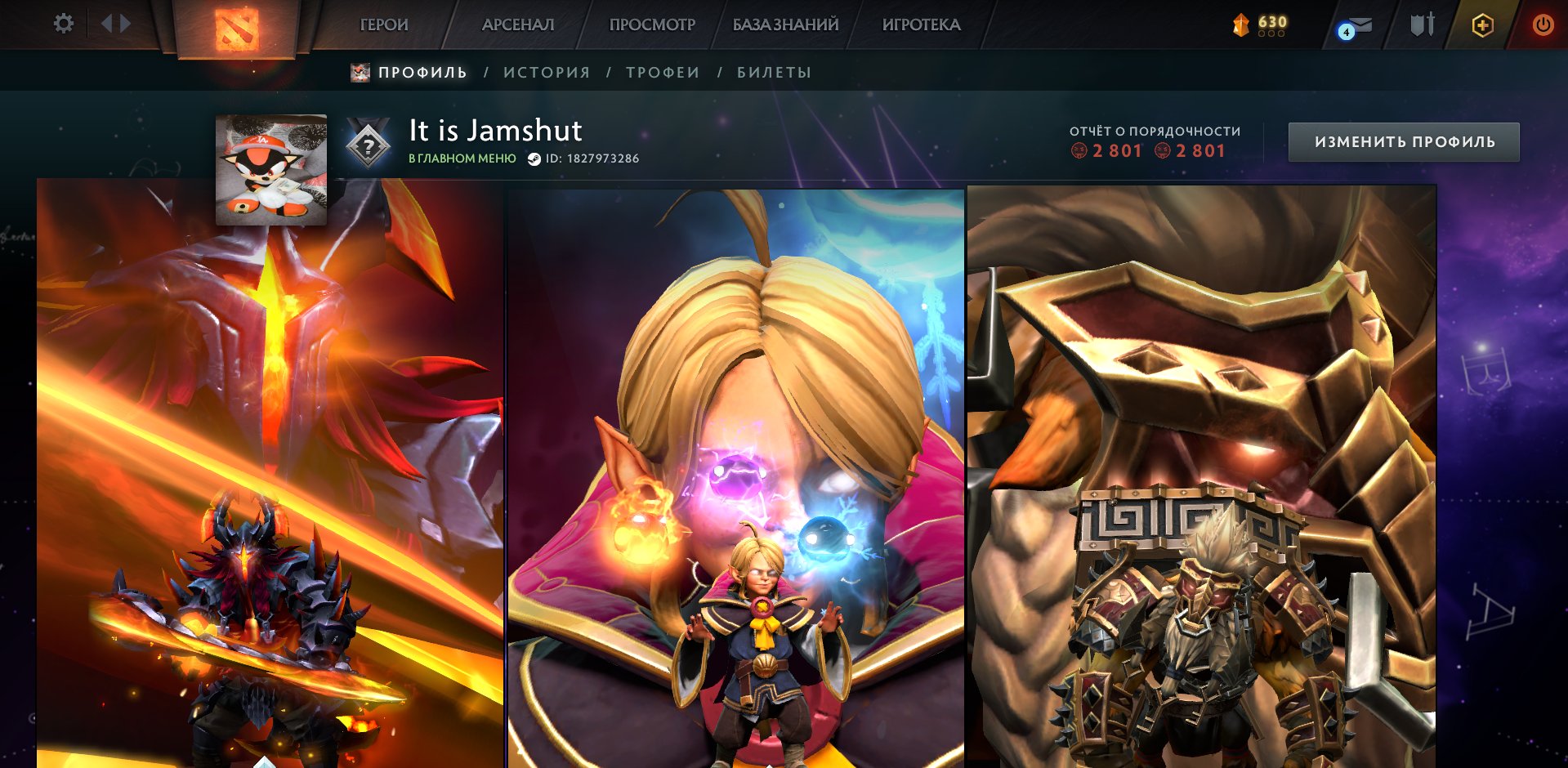
Task: Open Dota Plus via the hexagon plus icon
Action: (1483, 25)
